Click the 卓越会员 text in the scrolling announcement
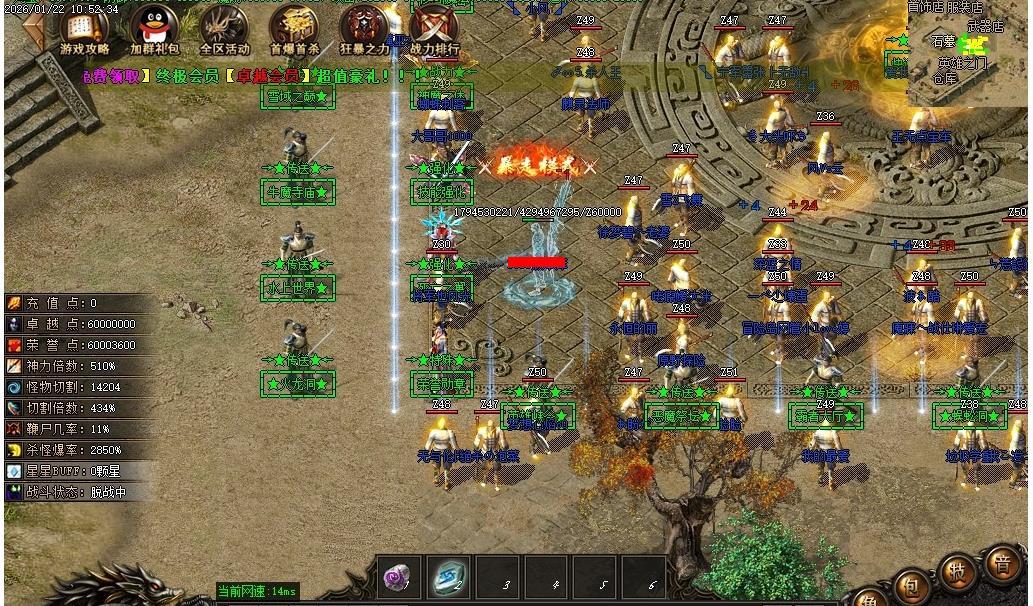 coord(263,76)
